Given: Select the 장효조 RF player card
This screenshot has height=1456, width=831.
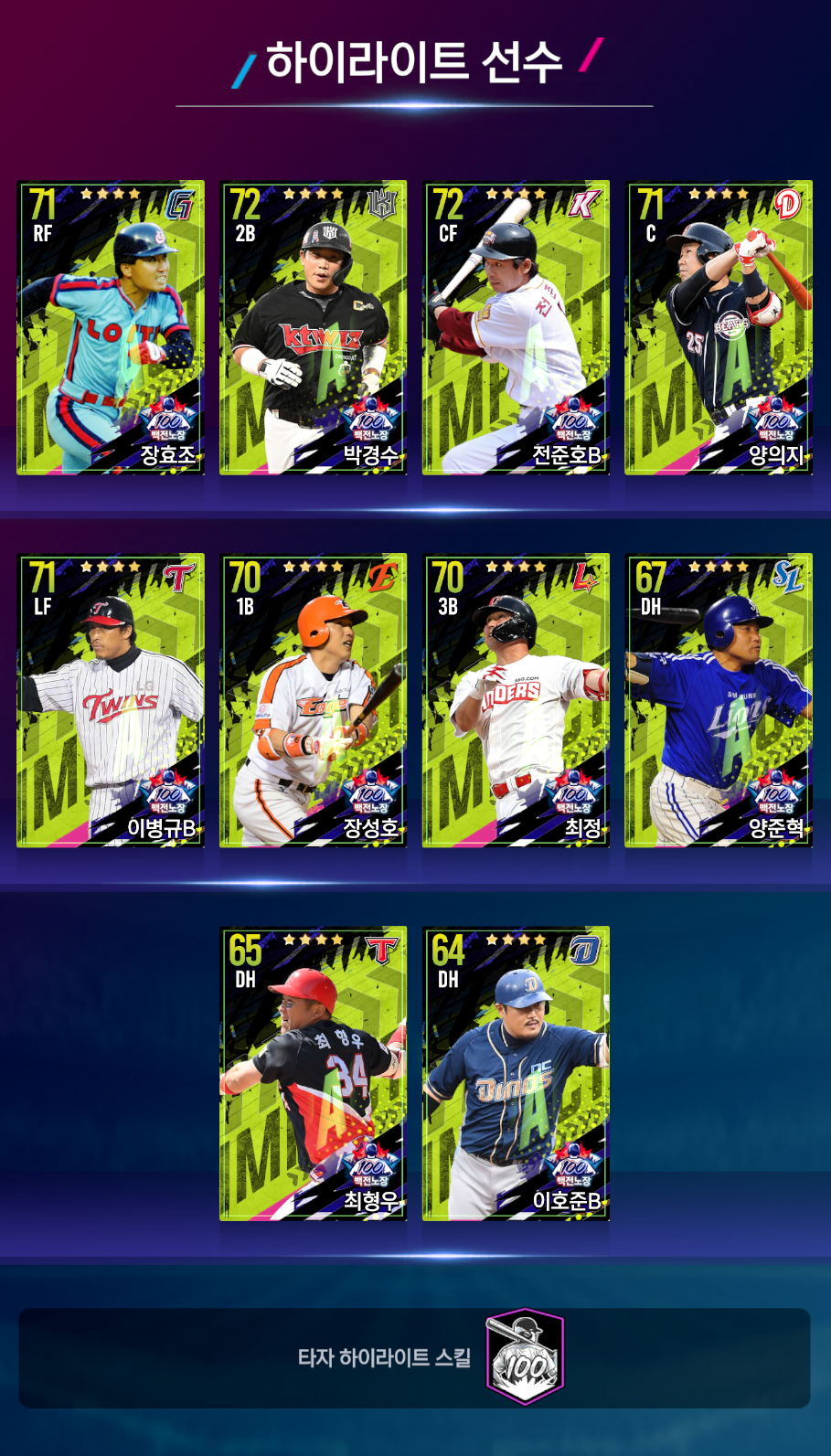Looking at the screenshot, I should click(111, 327).
